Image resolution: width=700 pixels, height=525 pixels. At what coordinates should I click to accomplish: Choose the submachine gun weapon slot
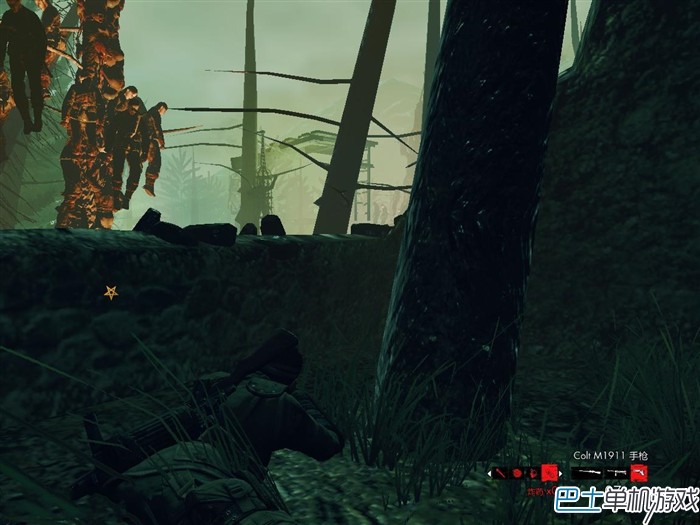click(617, 473)
